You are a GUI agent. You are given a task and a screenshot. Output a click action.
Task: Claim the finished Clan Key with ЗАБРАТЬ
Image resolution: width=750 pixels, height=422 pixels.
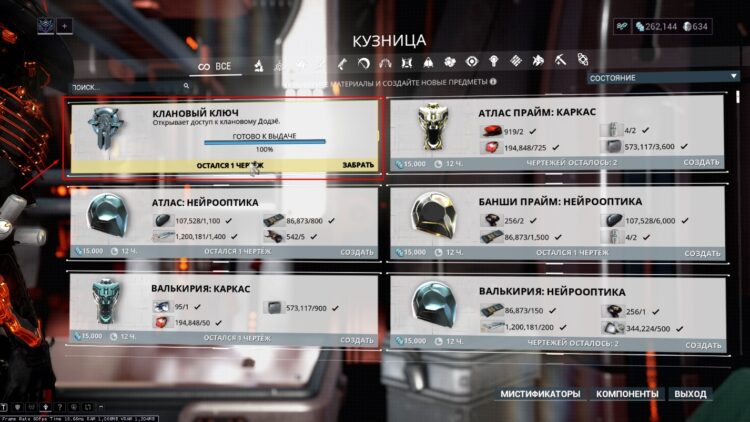358,165
